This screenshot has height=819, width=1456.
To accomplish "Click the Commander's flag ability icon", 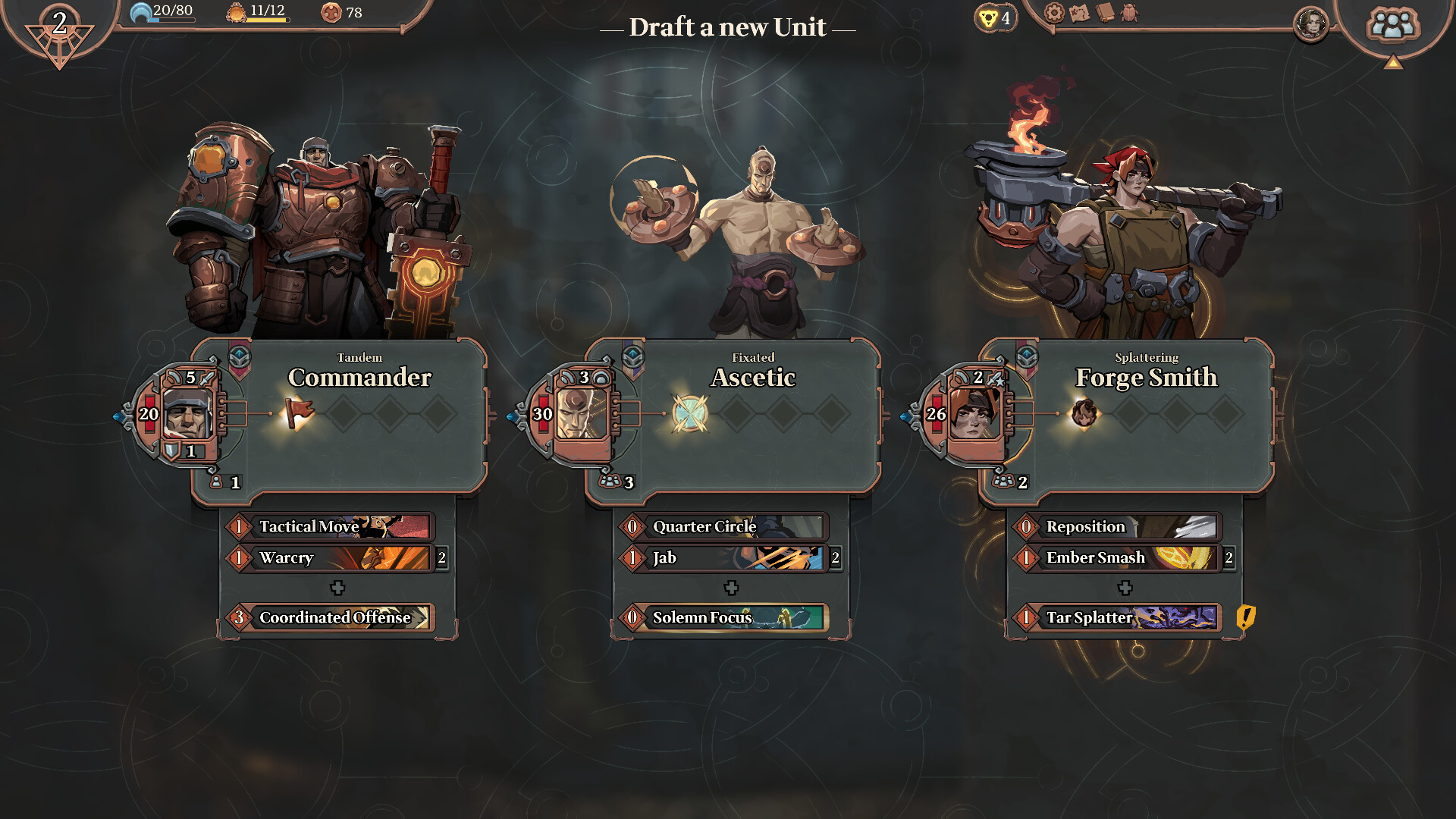I will [x=299, y=413].
